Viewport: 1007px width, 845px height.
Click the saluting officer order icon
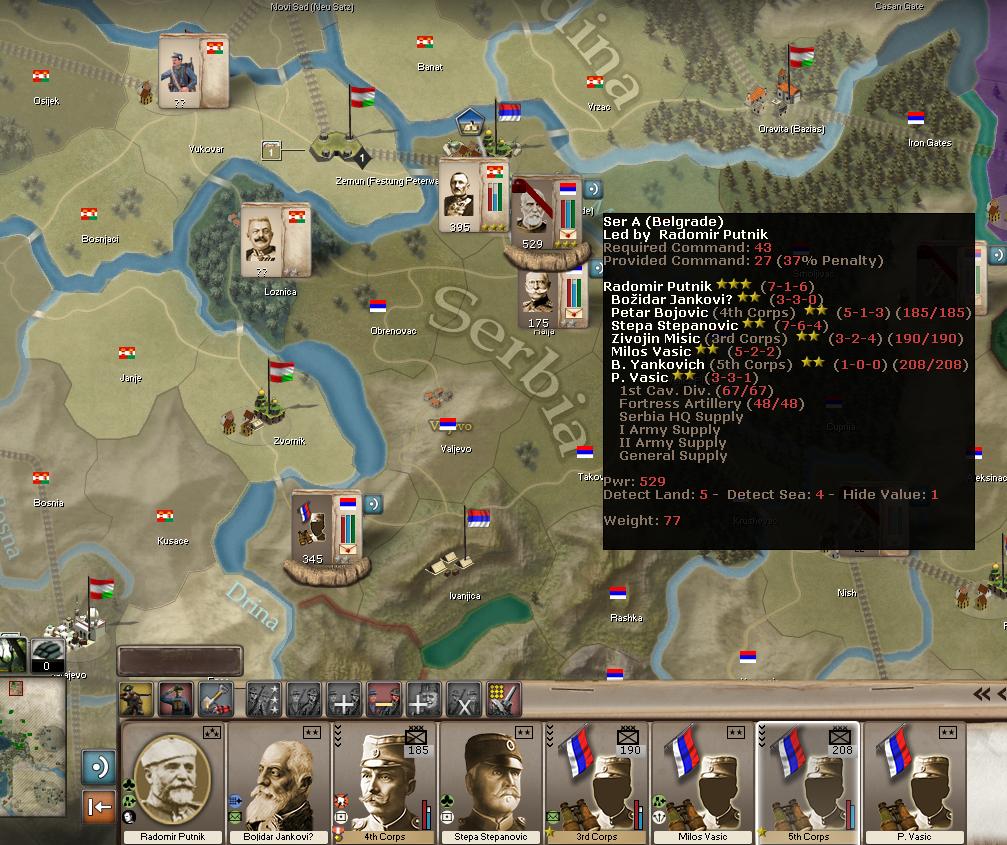176,698
